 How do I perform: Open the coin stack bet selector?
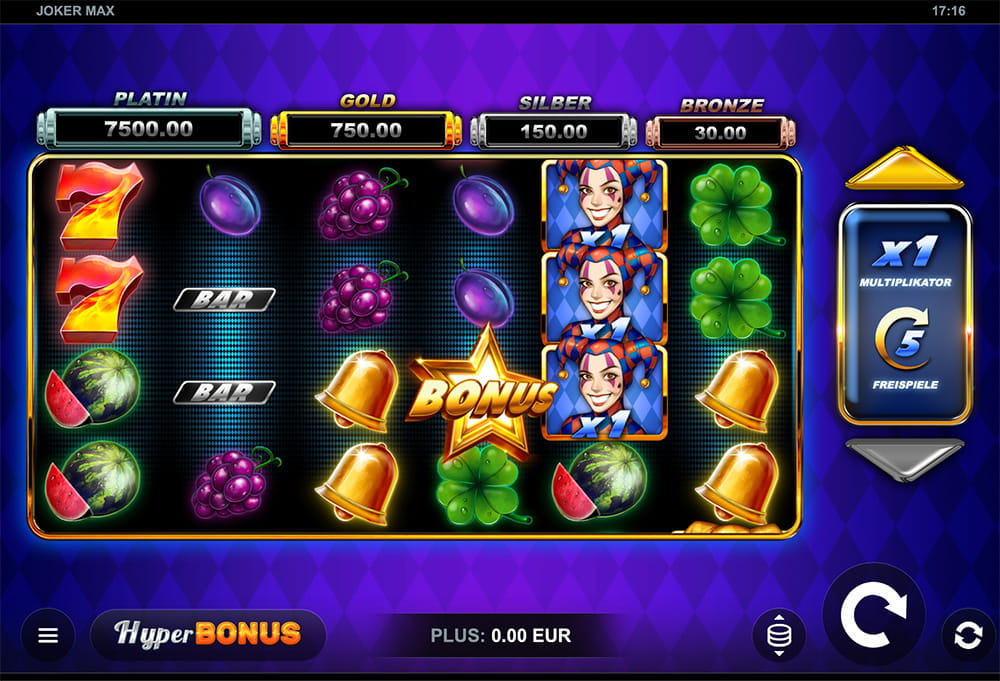779,635
